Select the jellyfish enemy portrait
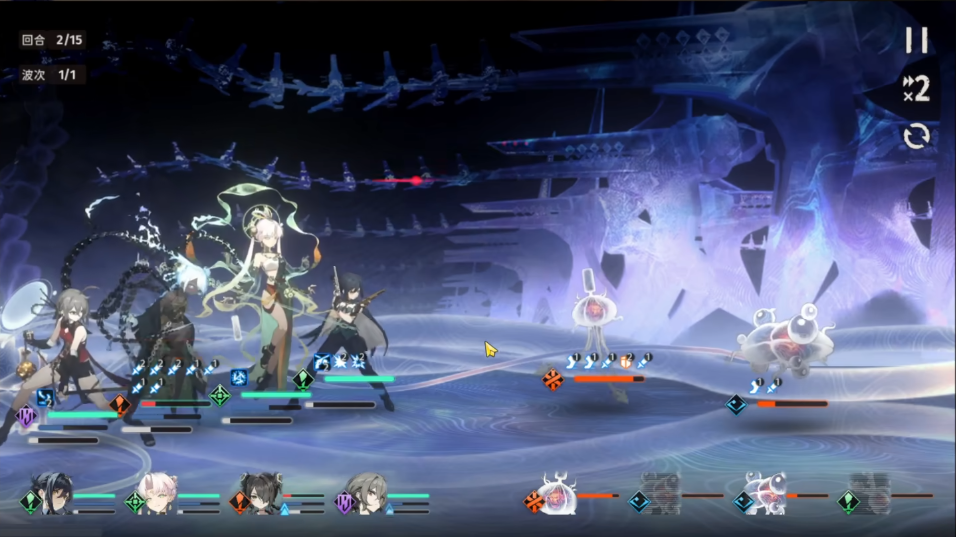The width and height of the screenshot is (956, 537). (557, 495)
